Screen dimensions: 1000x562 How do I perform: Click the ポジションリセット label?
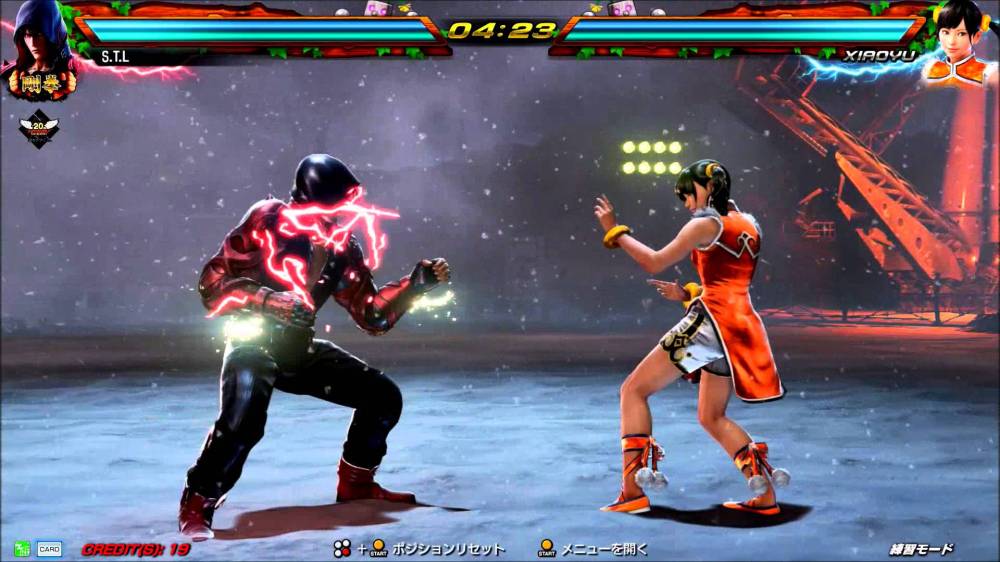click(447, 549)
